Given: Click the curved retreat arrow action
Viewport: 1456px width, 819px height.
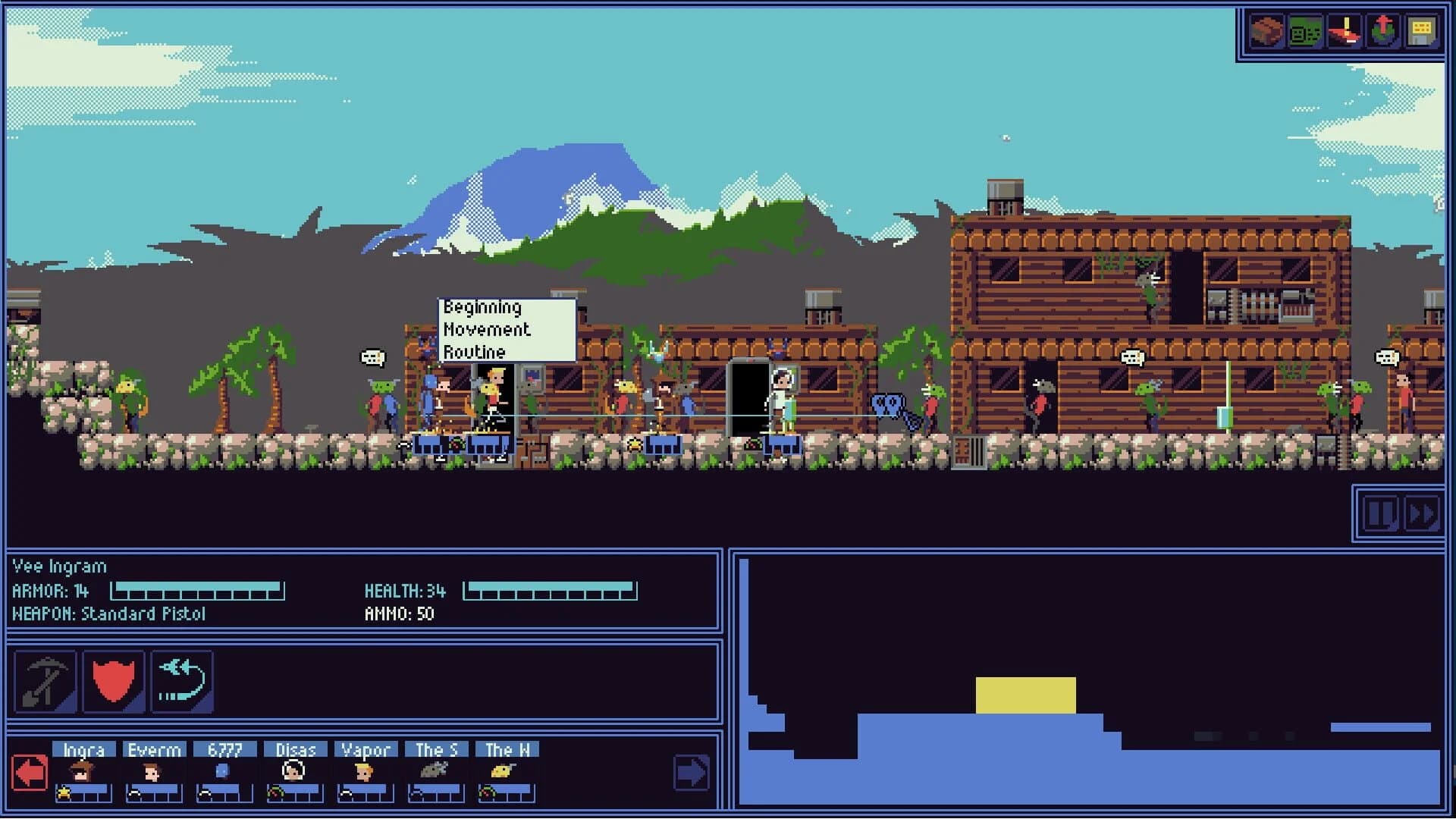Looking at the screenshot, I should [182, 681].
